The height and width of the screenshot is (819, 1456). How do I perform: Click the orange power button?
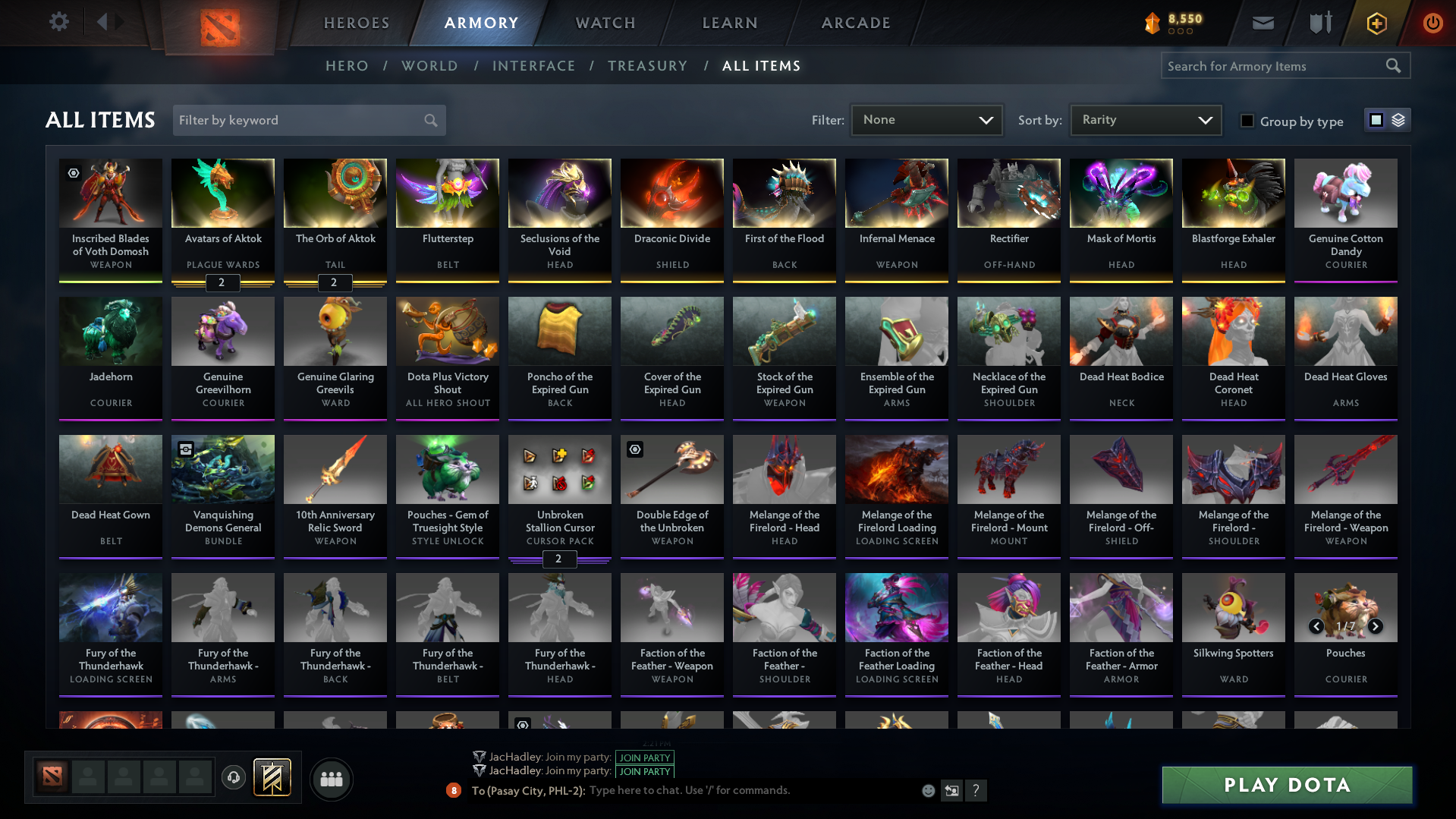click(1432, 23)
